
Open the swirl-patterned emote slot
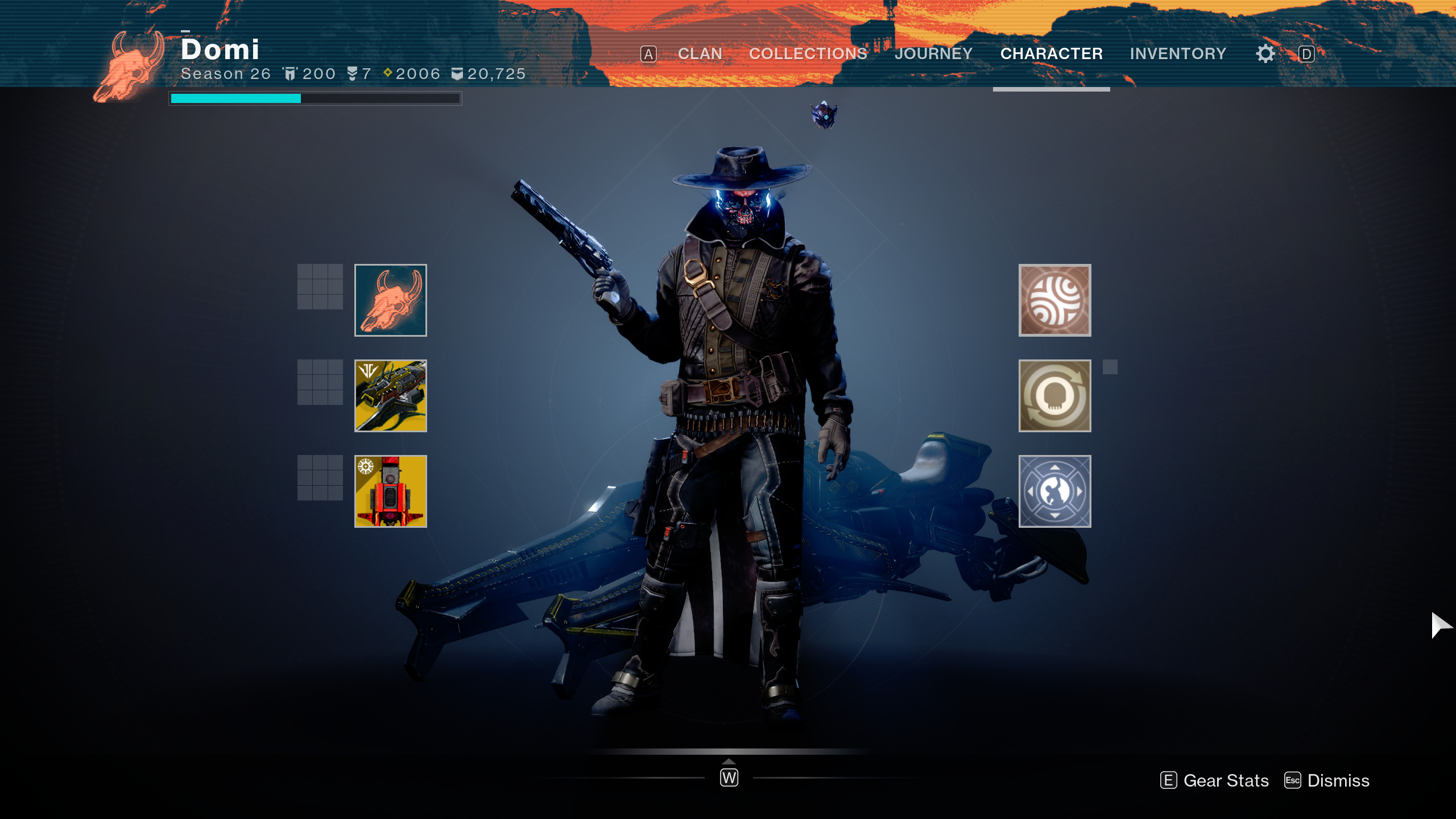(1054, 300)
